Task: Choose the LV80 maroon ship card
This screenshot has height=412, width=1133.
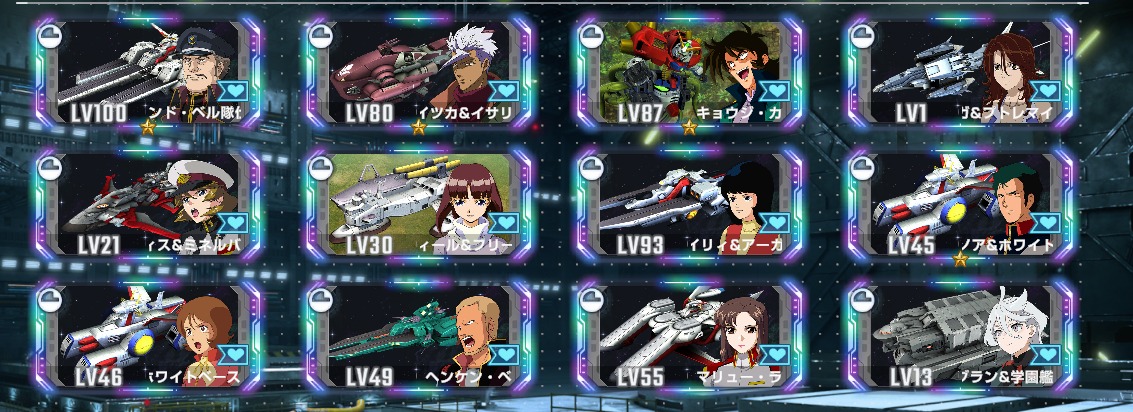Action: point(419,70)
